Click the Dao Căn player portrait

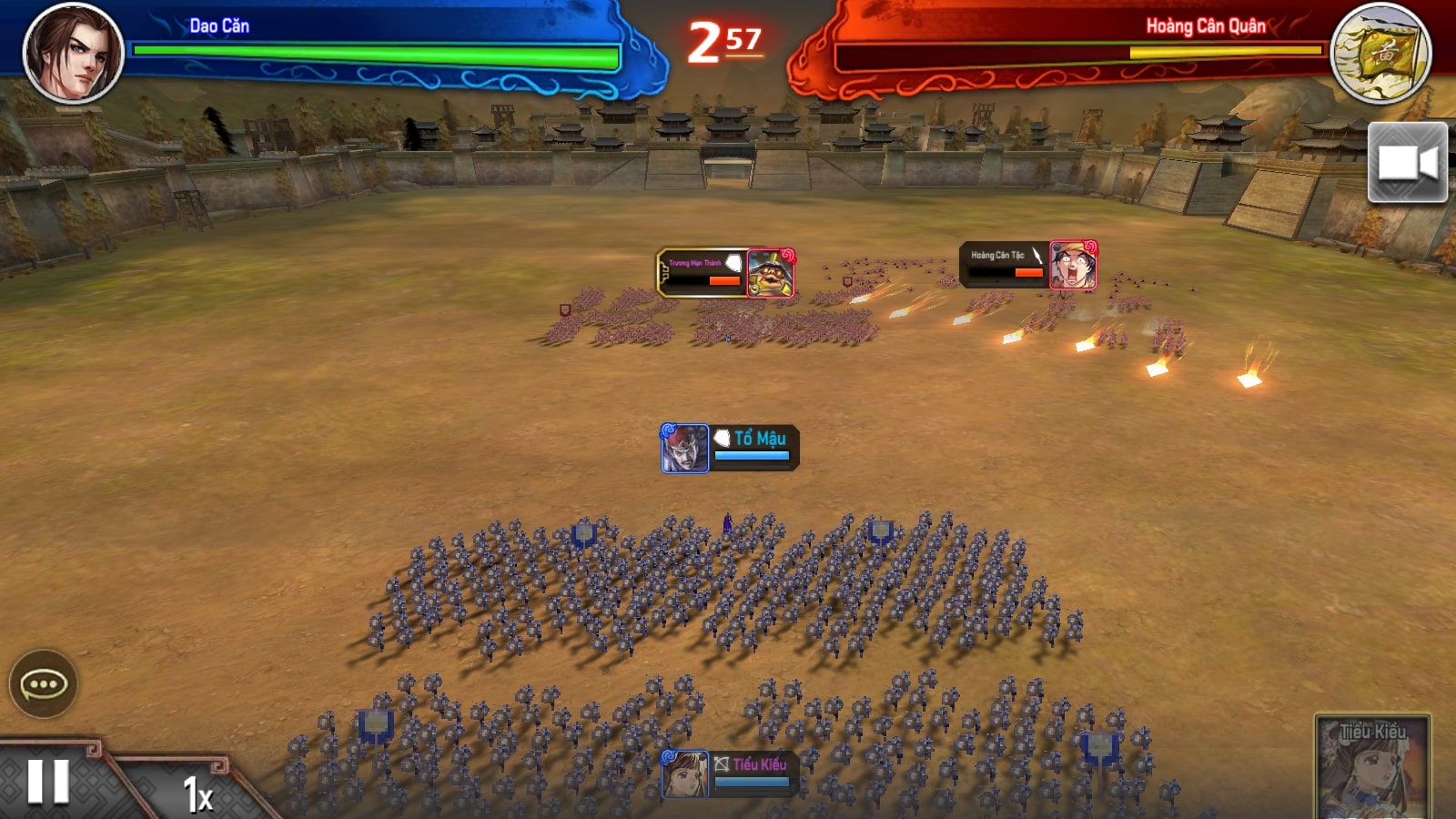pos(73,51)
